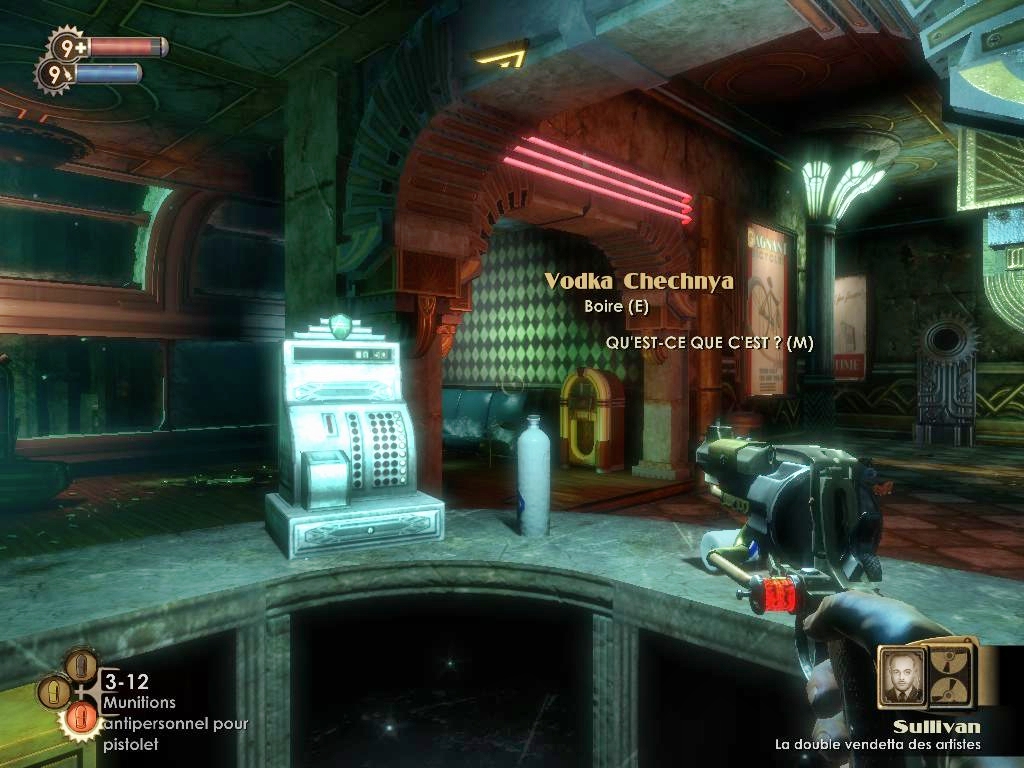
Task: Click the yellow objective arrow indicator
Action: coord(500,53)
